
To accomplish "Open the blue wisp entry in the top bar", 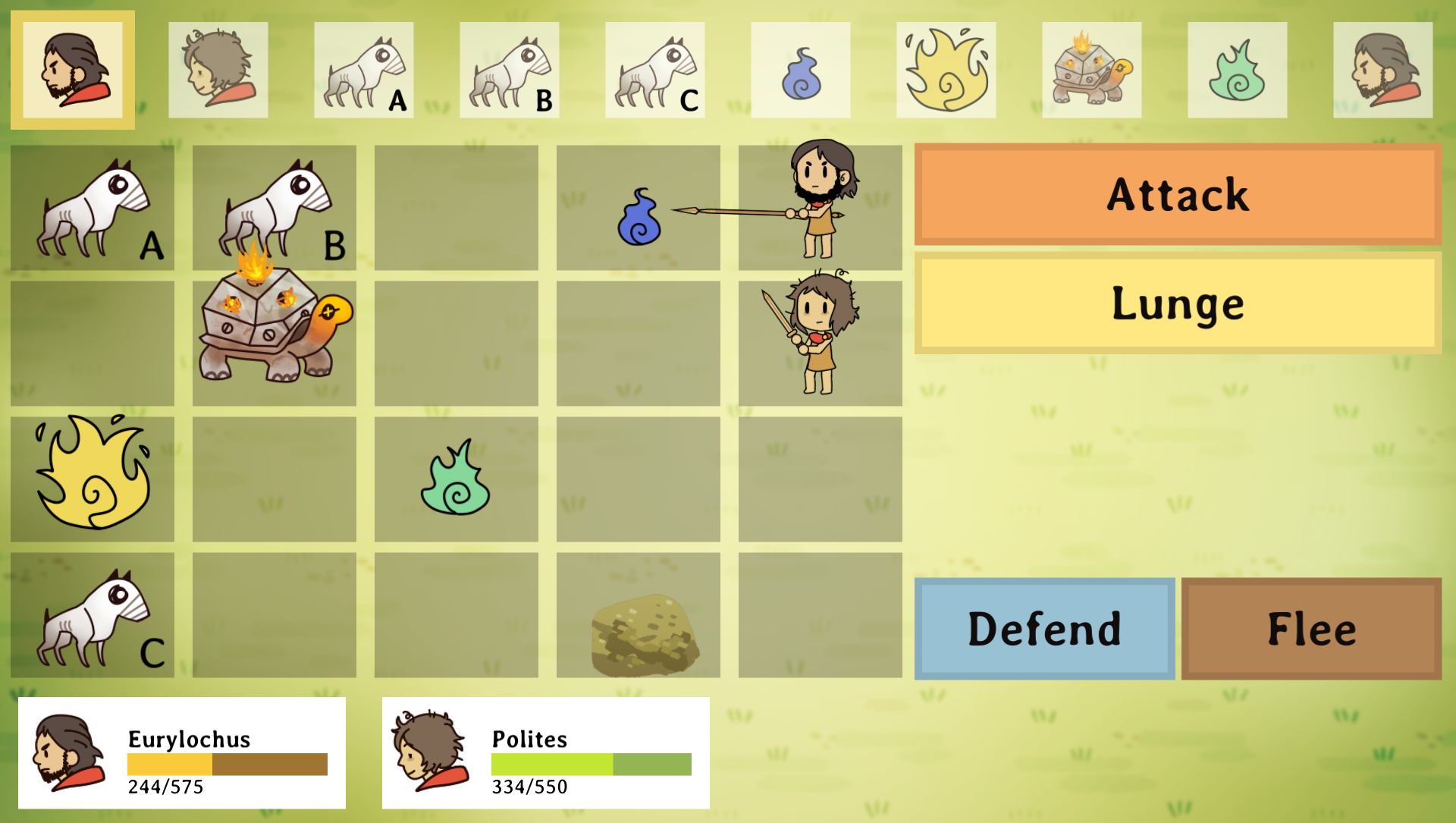I will (801, 70).
